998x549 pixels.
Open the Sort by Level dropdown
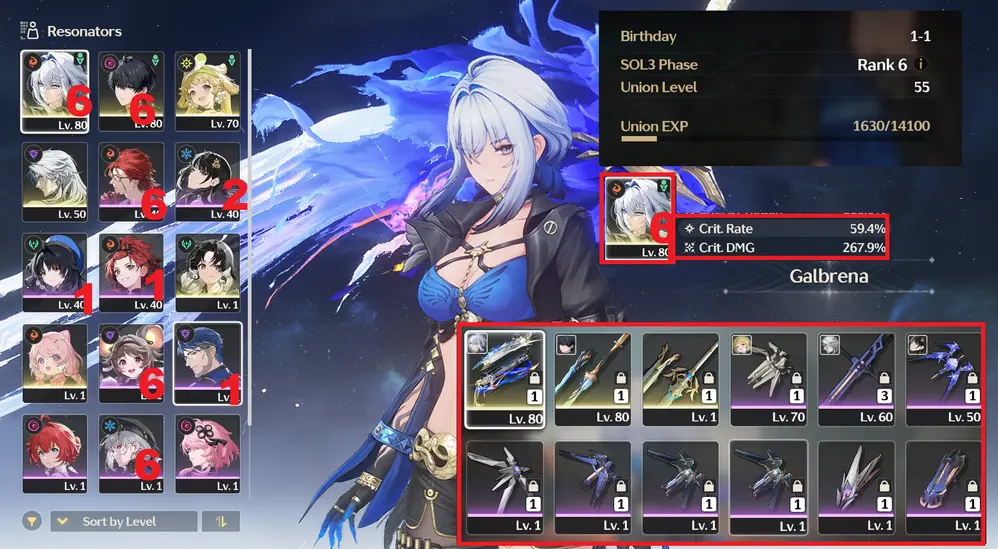pos(123,521)
